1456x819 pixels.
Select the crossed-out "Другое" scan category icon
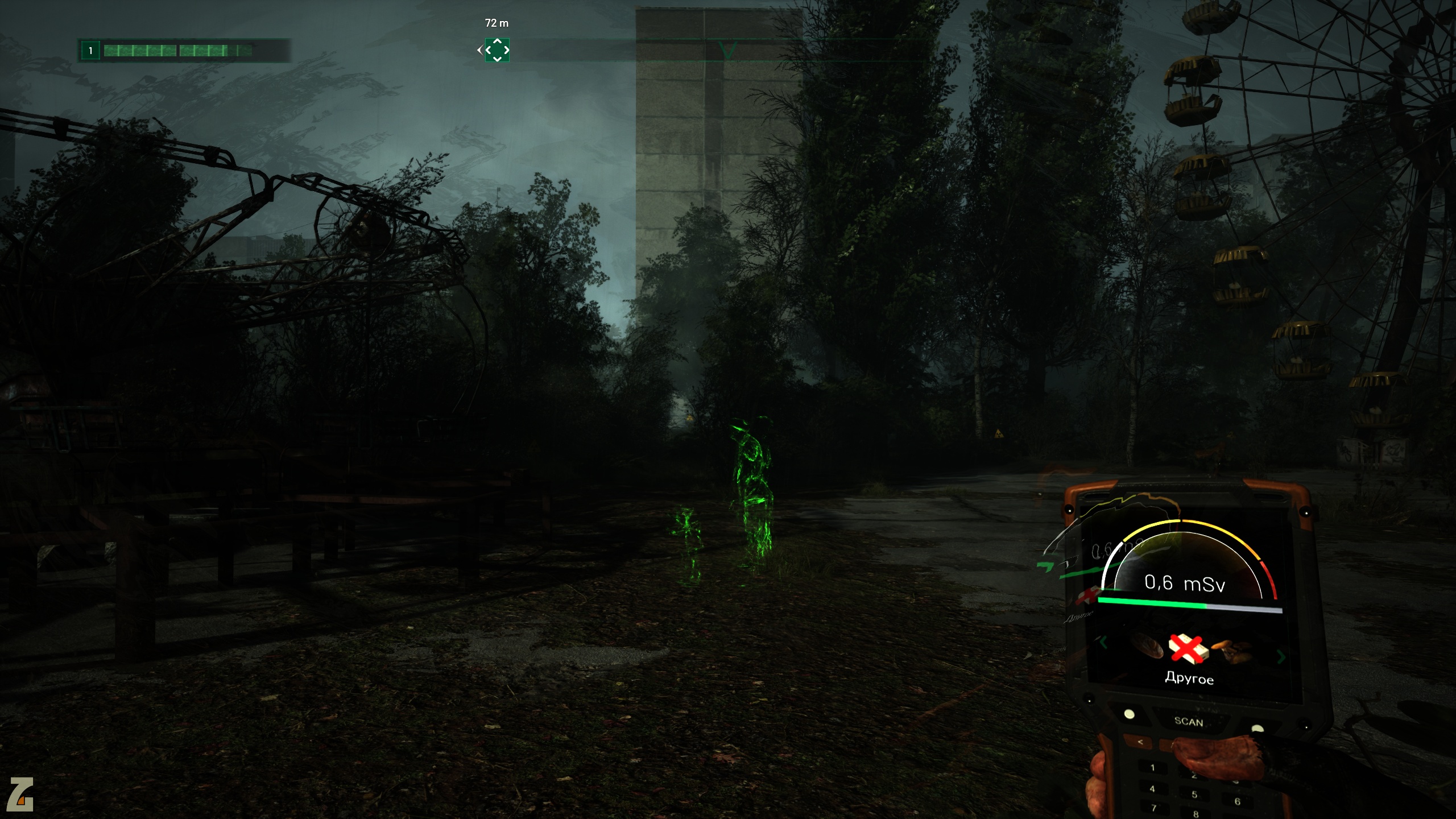click(x=1188, y=648)
